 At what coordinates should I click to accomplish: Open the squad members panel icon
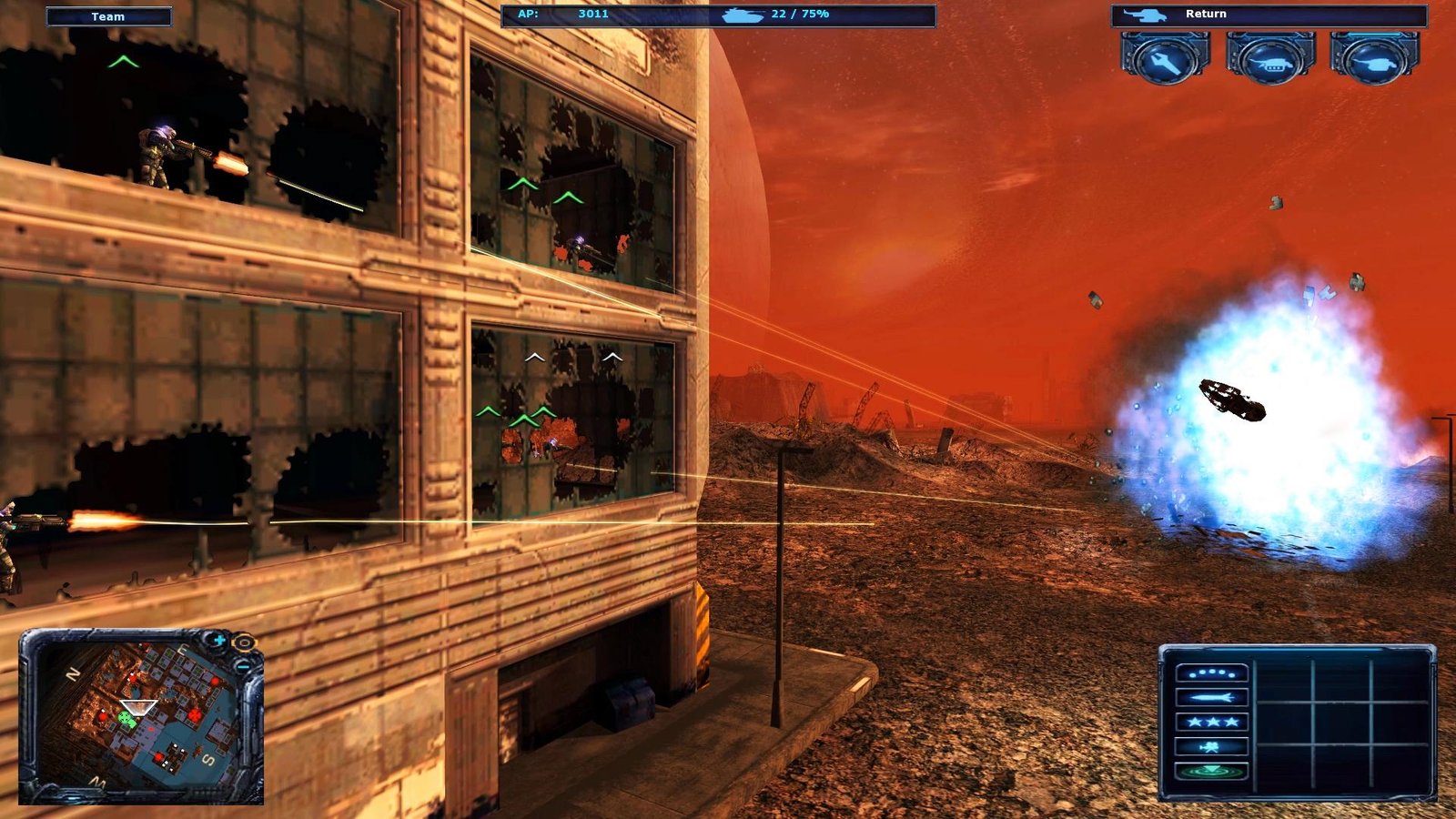[x=1212, y=673]
